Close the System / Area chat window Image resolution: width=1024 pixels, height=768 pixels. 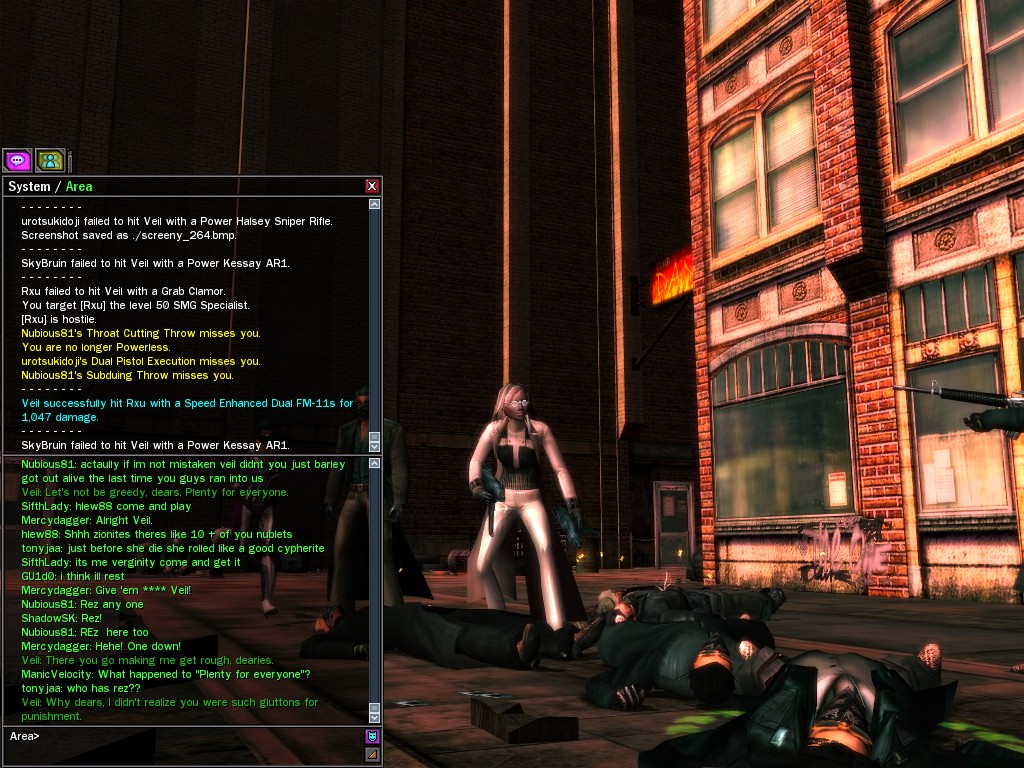[x=372, y=186]
